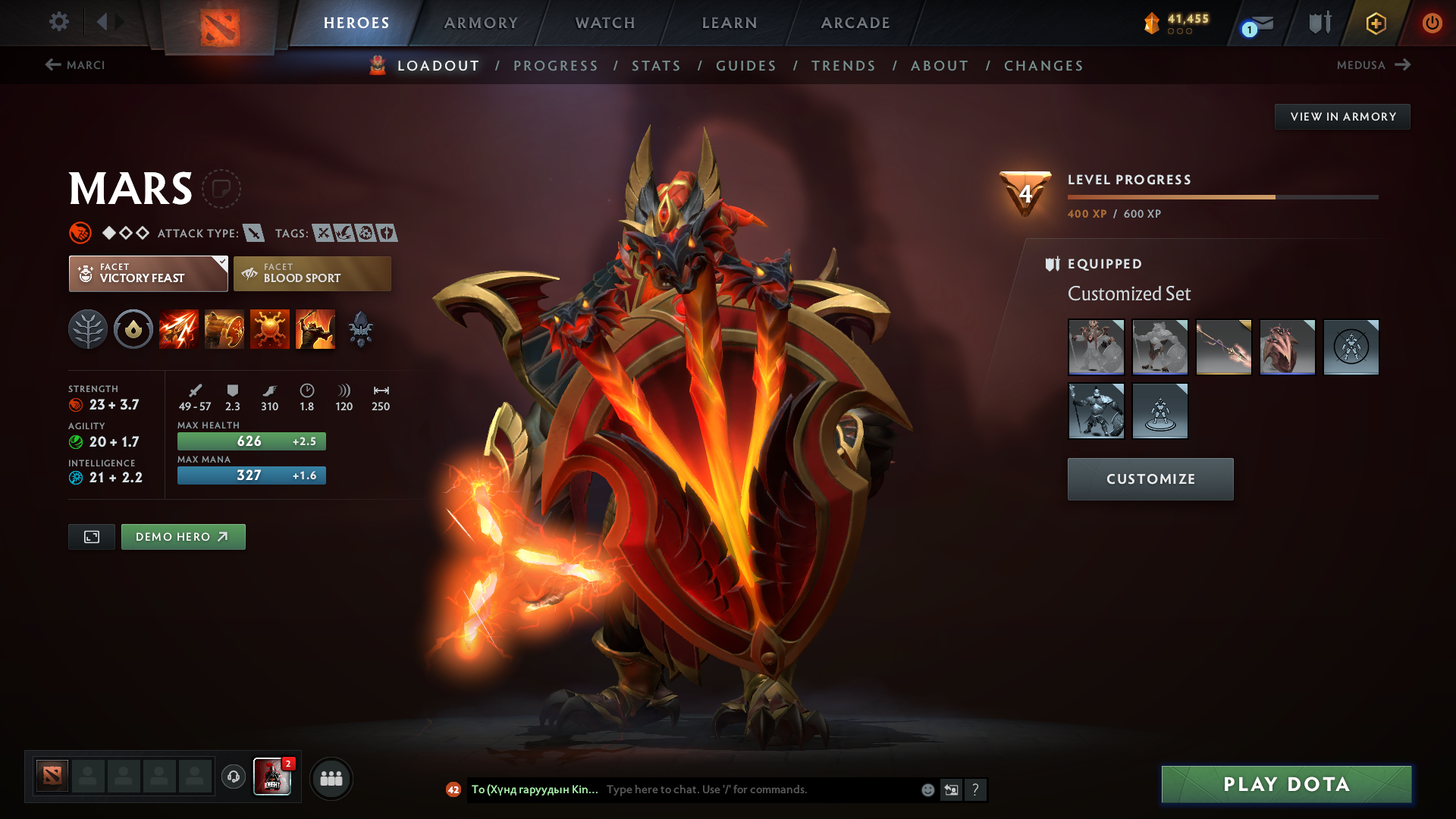Launch the Demo Hero mode
This screenshot has height=819, width=1456.
183,537
